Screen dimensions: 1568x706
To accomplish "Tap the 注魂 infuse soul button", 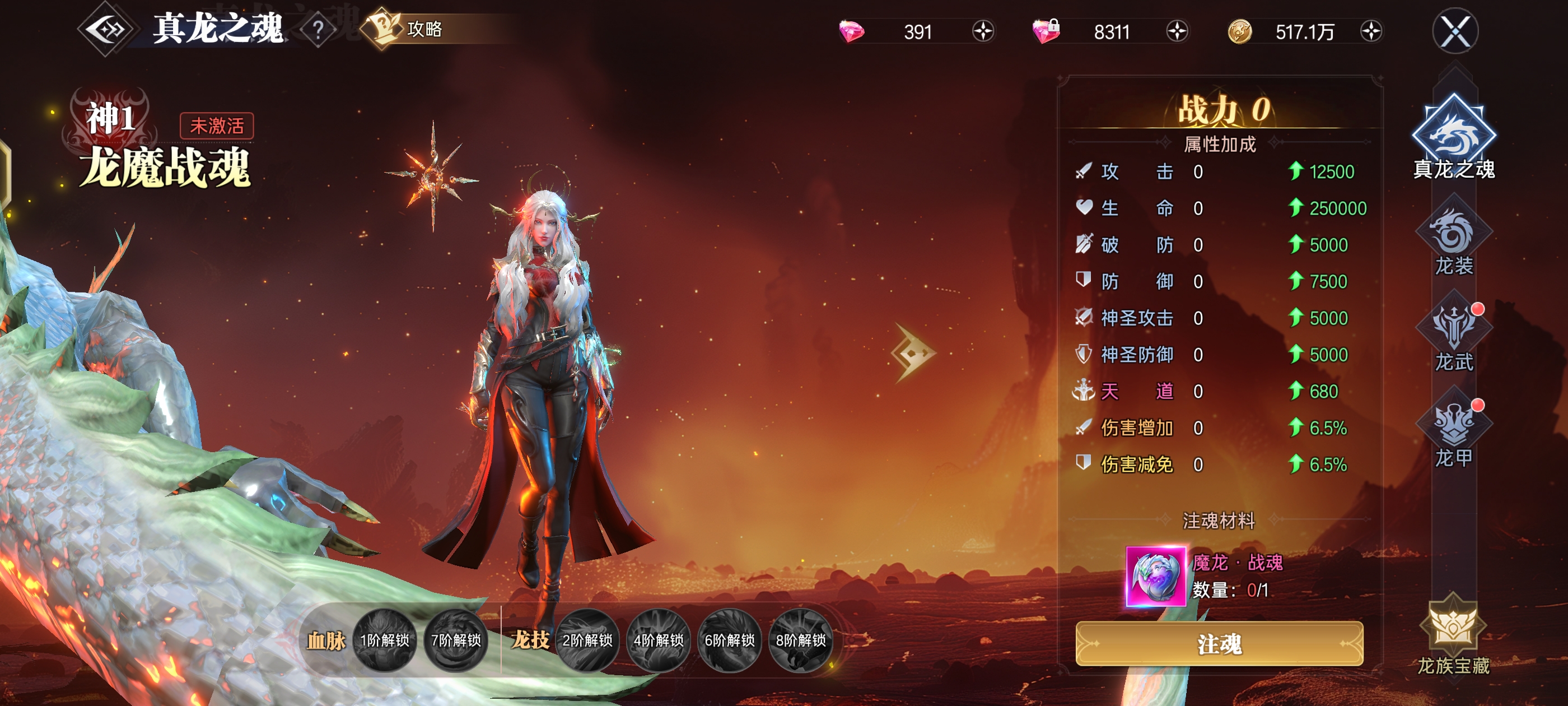I will click(x=1219, y=644).
